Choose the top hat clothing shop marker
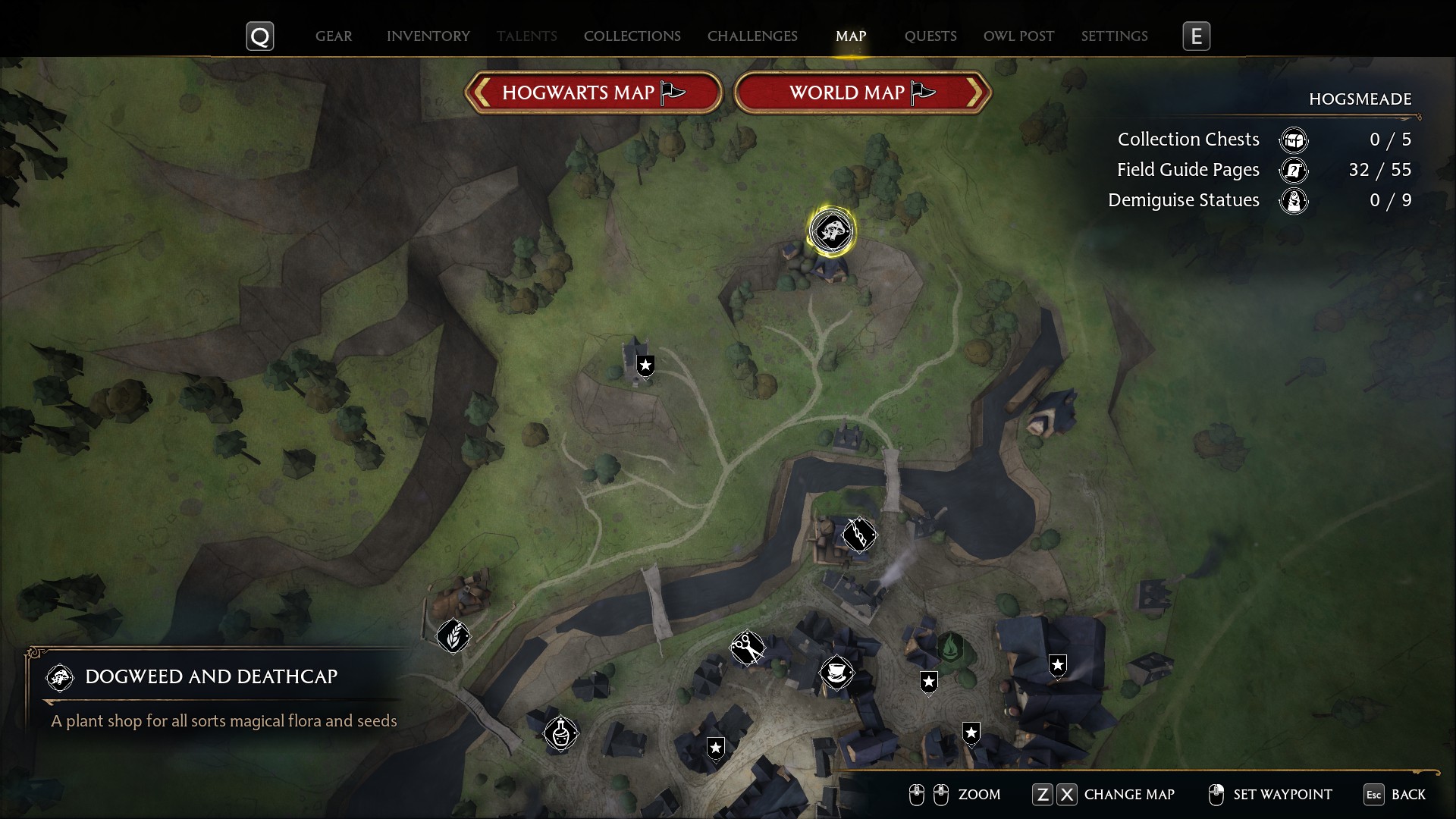1456x819 pixels. [x=836, y=672]
